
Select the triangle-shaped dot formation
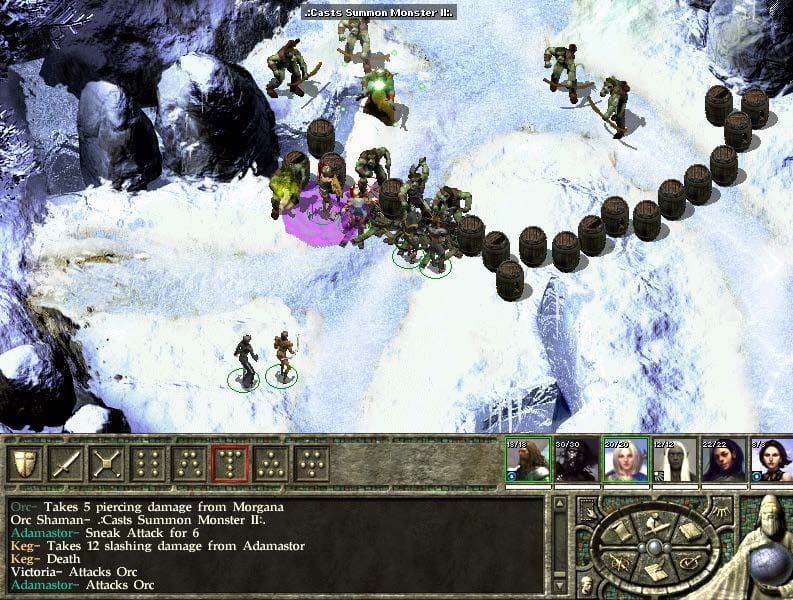tap(271, 463)
